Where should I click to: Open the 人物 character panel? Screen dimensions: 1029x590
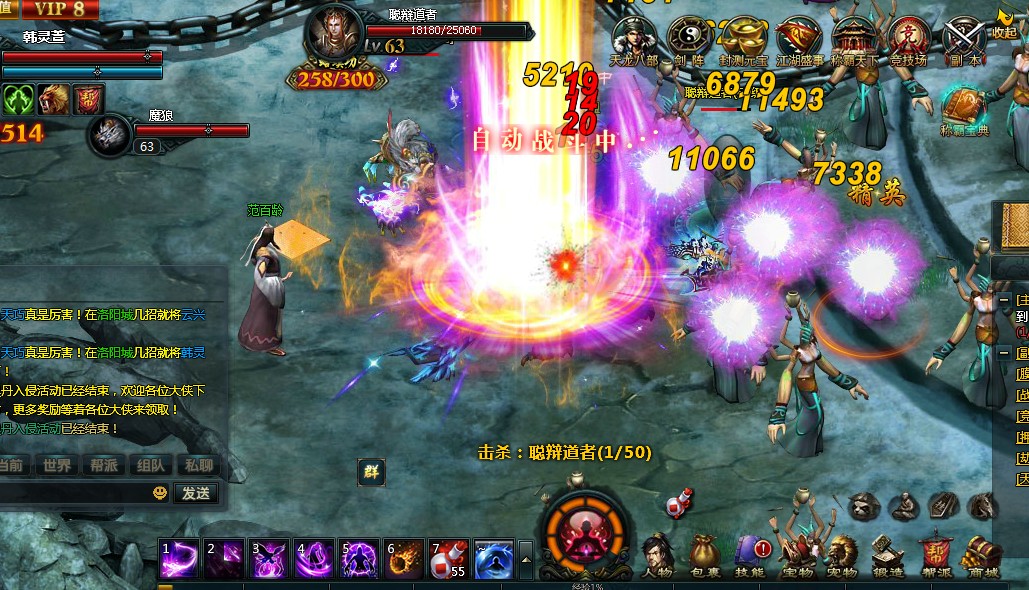coord(656,555)
